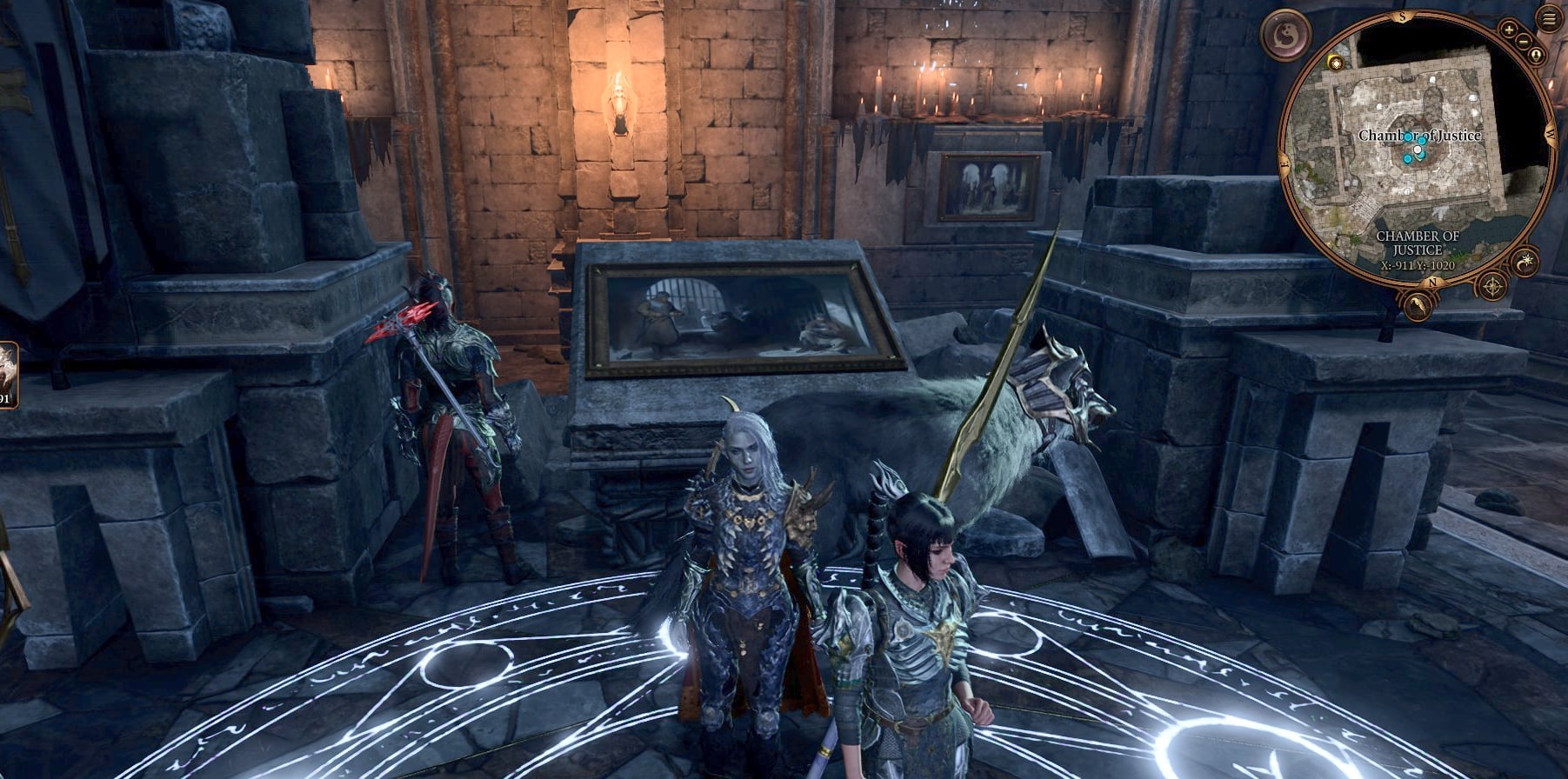Click the purple crest emblem left of the minimap
Image resolution: width=1568 pixels, height=779 pixels.
pos(1284,35)
